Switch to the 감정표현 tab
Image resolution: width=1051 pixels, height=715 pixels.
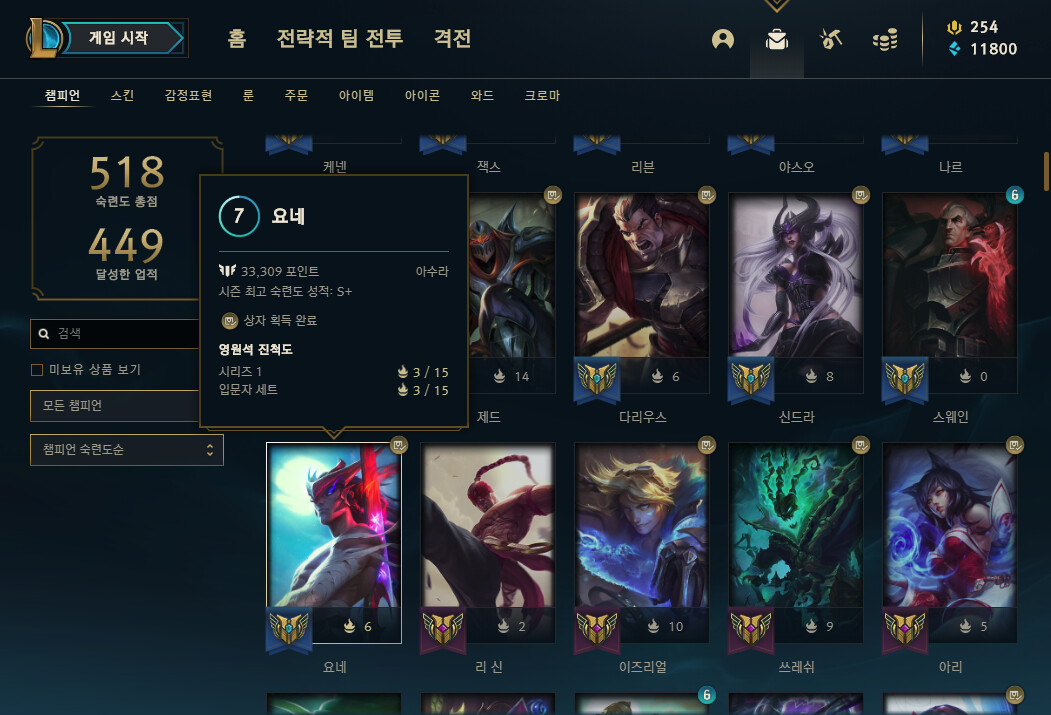pyautogui.click(x=188, y=96)
